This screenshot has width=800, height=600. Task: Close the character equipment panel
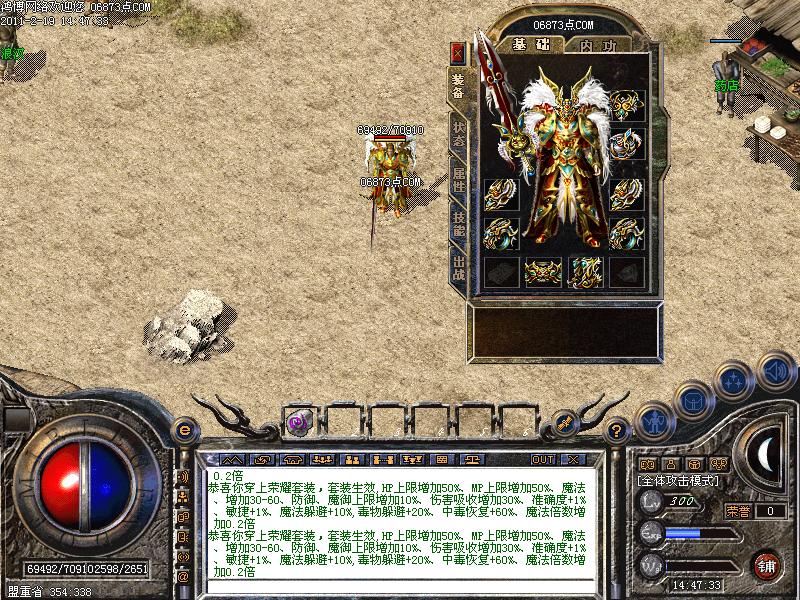tap(458, 53)
